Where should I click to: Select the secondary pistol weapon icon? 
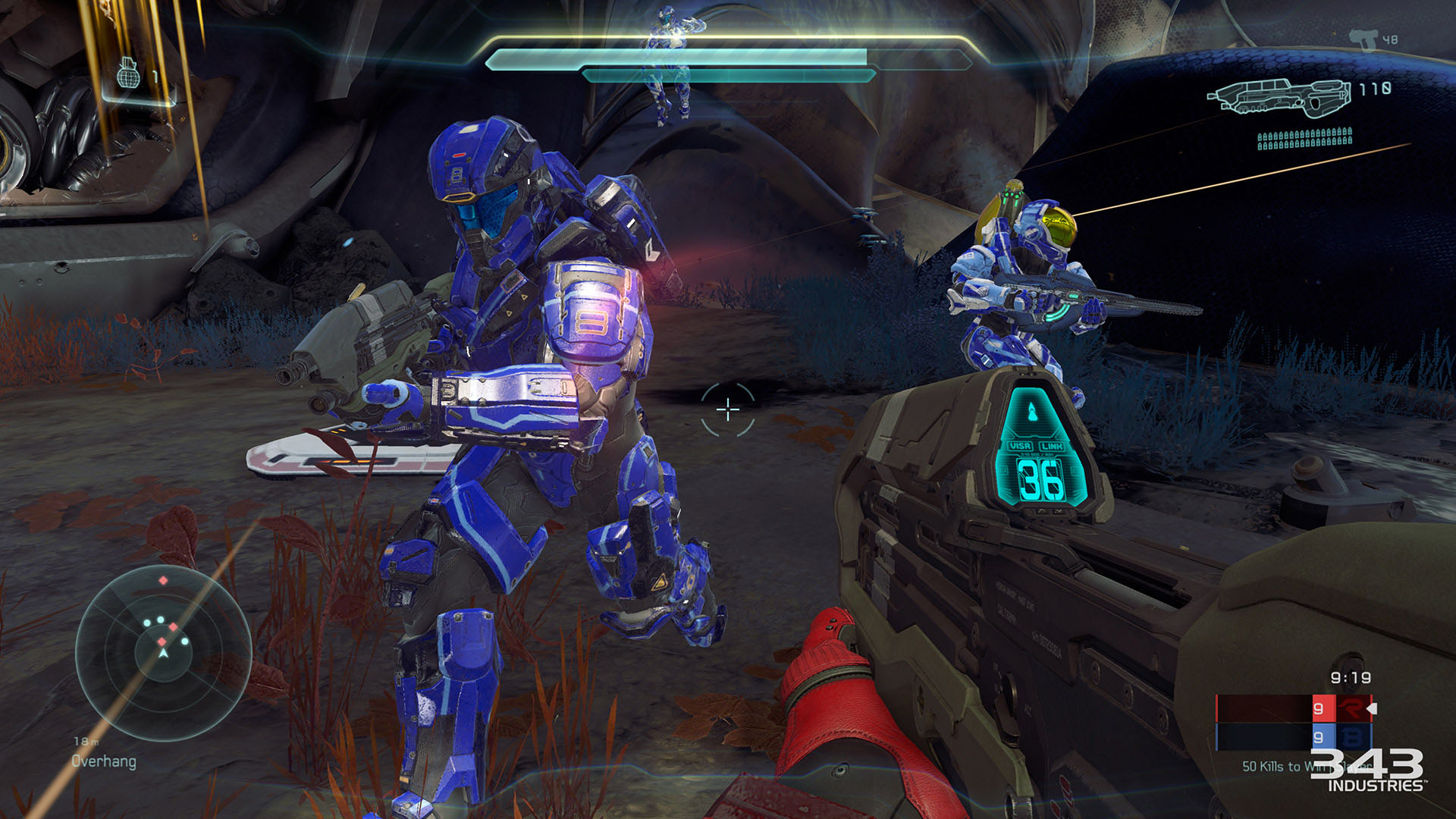(1363, 39)
